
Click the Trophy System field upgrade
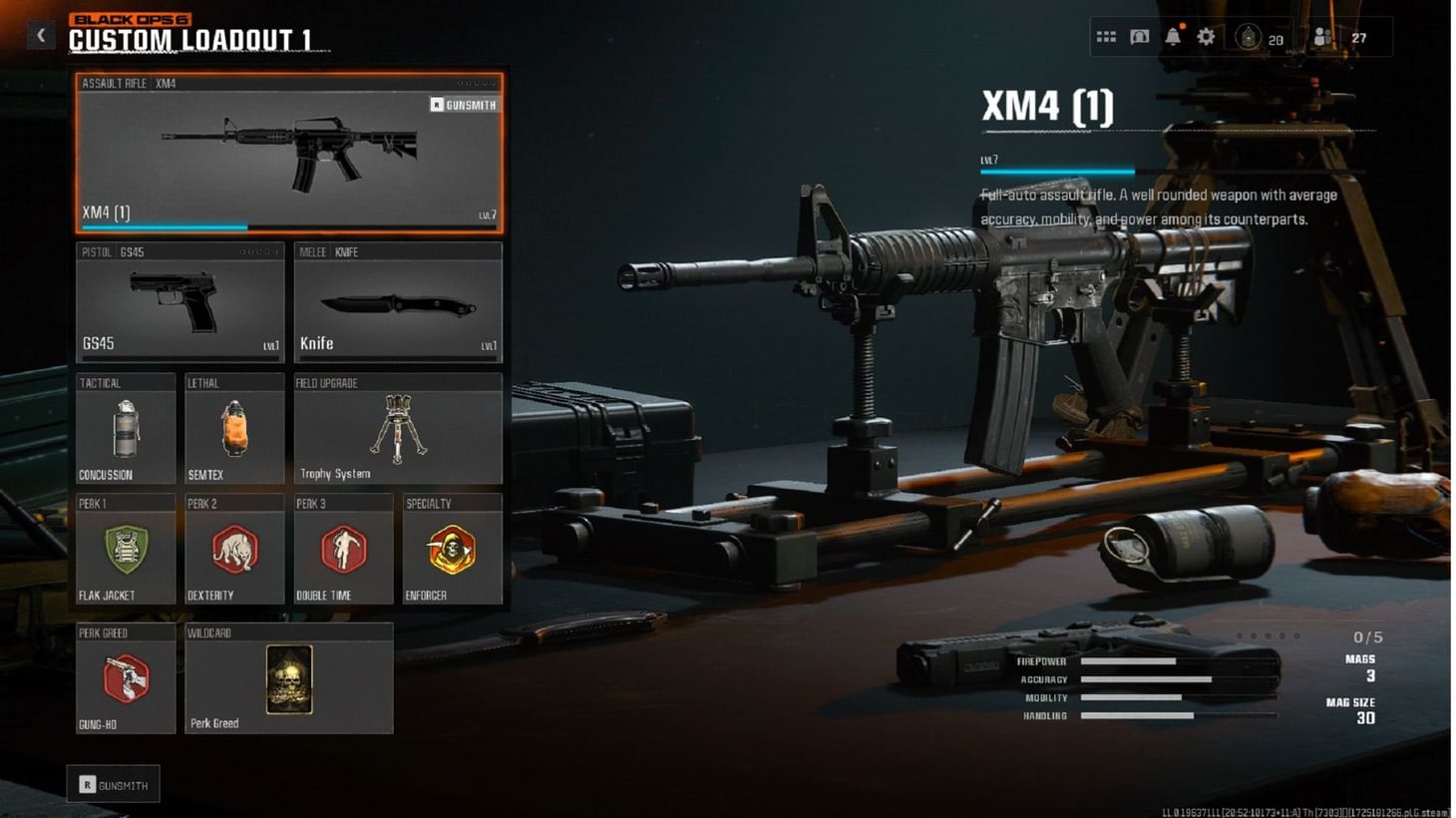[397, 429]
